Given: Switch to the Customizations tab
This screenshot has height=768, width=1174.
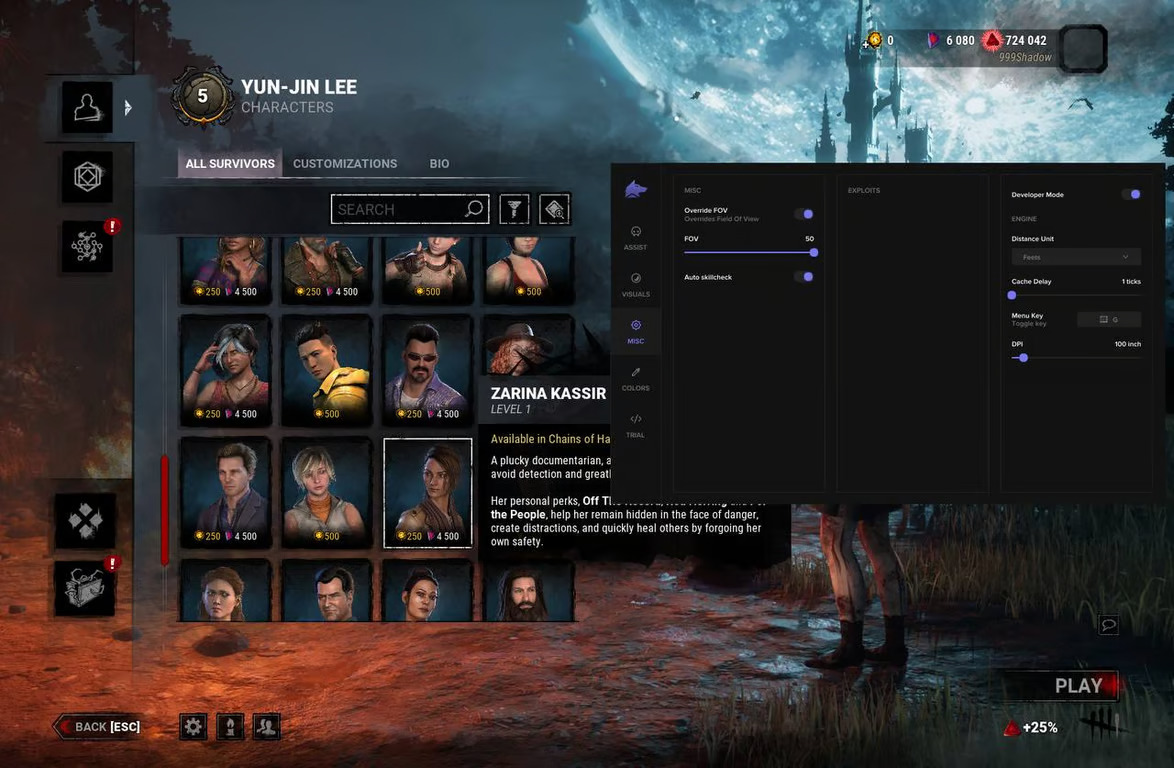Looking at the screenshot, I should click(x=345, y=164).
